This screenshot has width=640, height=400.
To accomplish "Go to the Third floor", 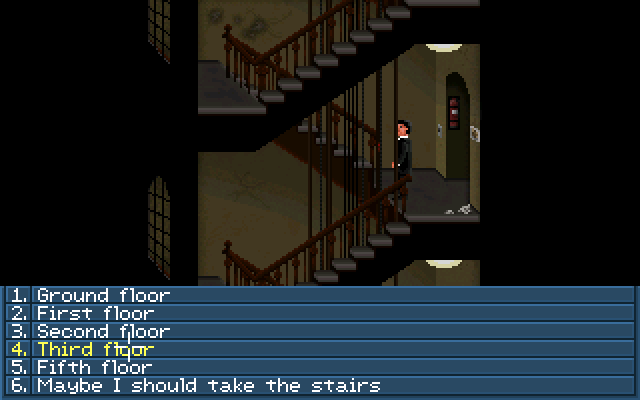I will (x=95, y=349).
